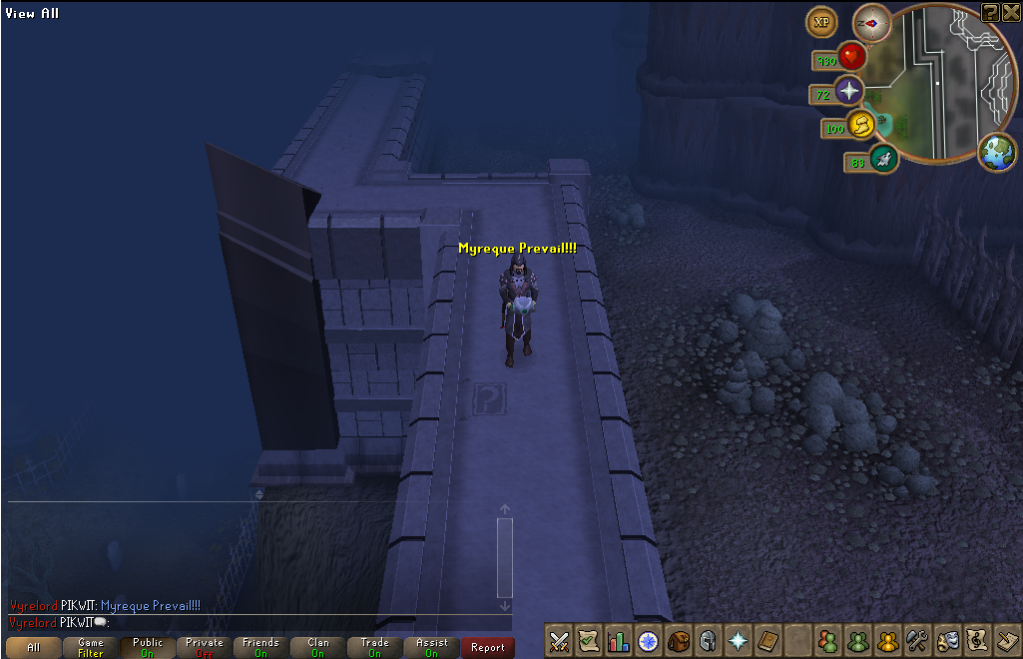Open the Game Filter chat tab

90,647
